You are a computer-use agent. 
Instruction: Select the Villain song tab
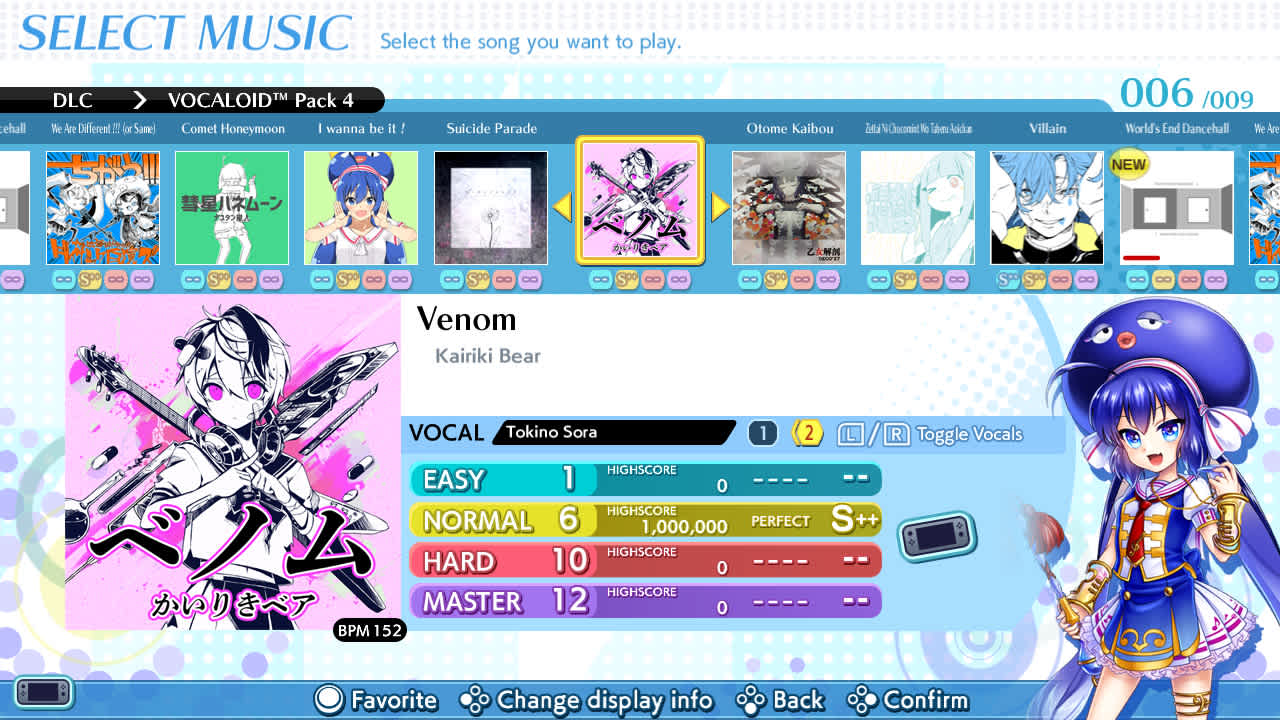(x=1047, y=129)
